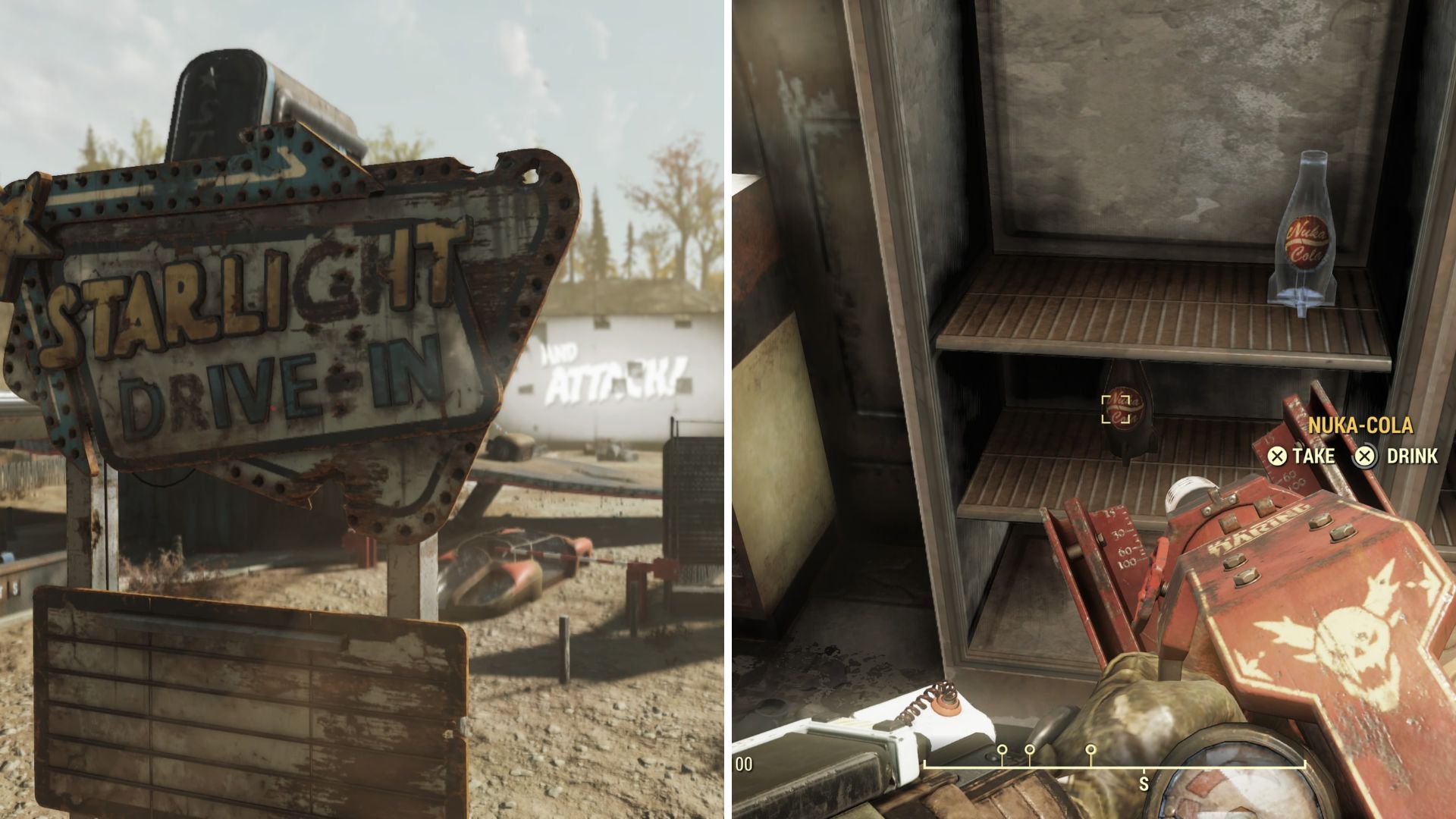The image size is (1456, 819).
Task: Click the rightmost marker dot on the compass
Action: (x=1090, y=748)
